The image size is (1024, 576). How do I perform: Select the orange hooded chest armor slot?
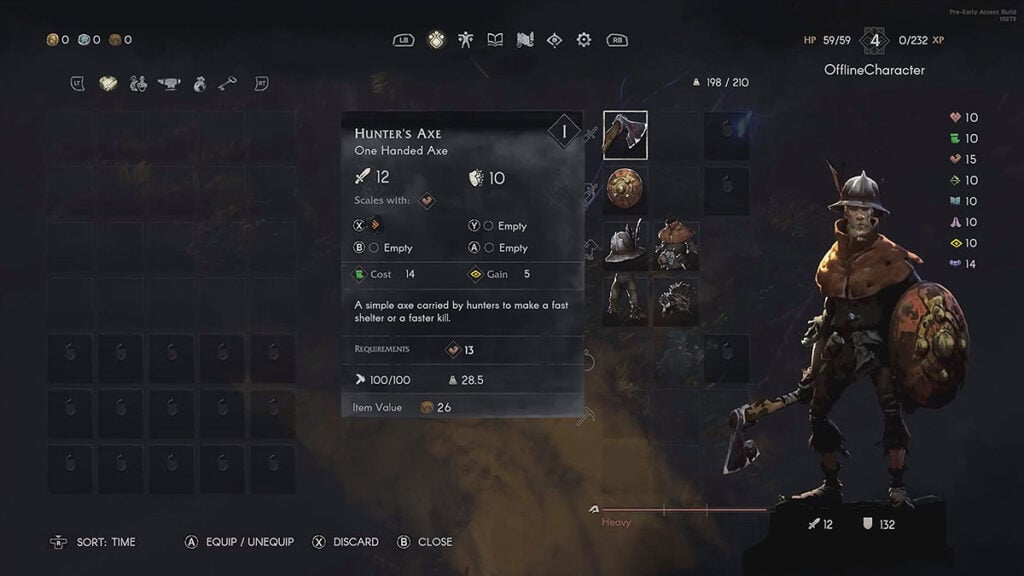click(676, 246)
